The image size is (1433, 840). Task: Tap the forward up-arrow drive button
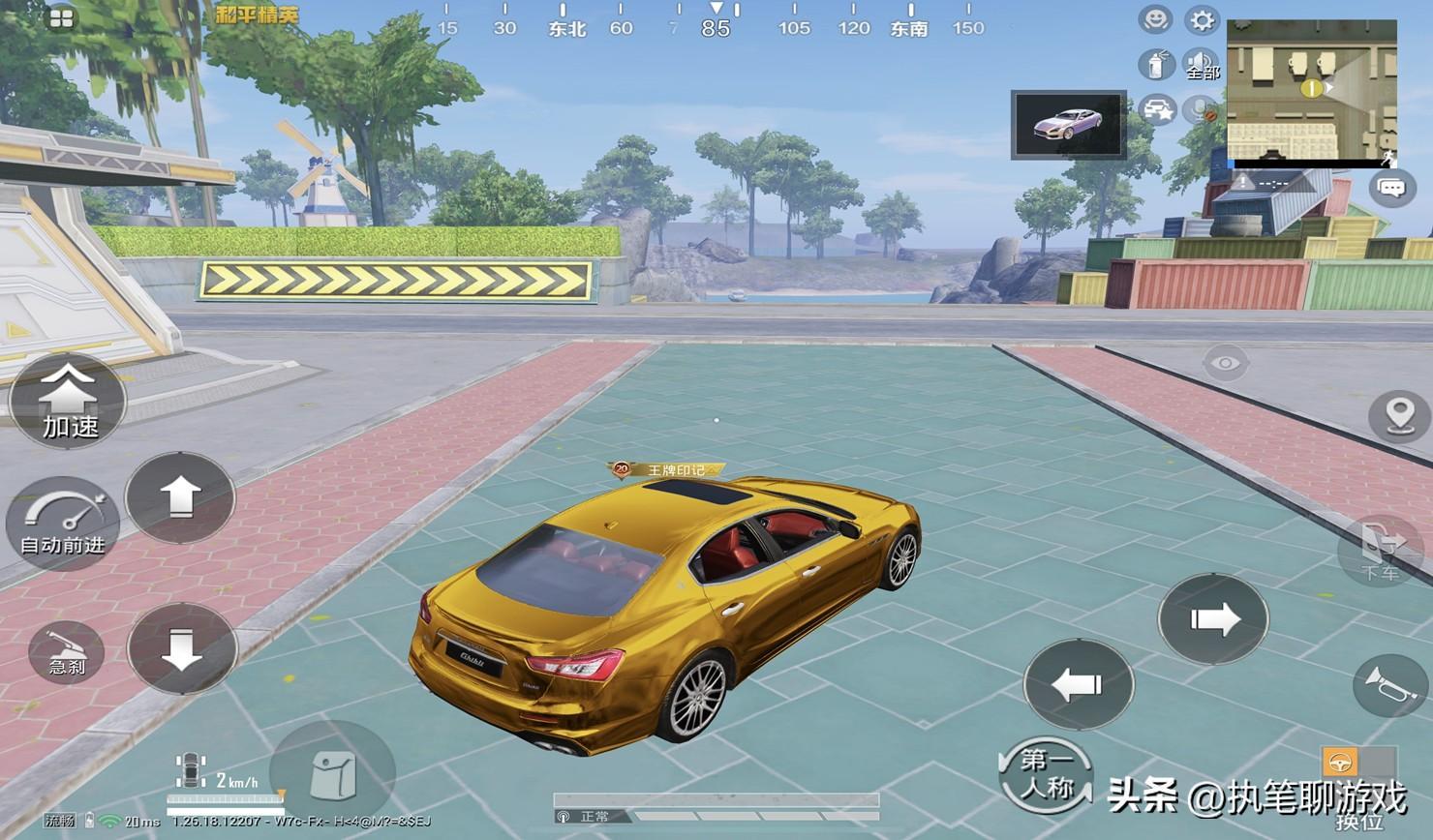(x=180, y=497)
